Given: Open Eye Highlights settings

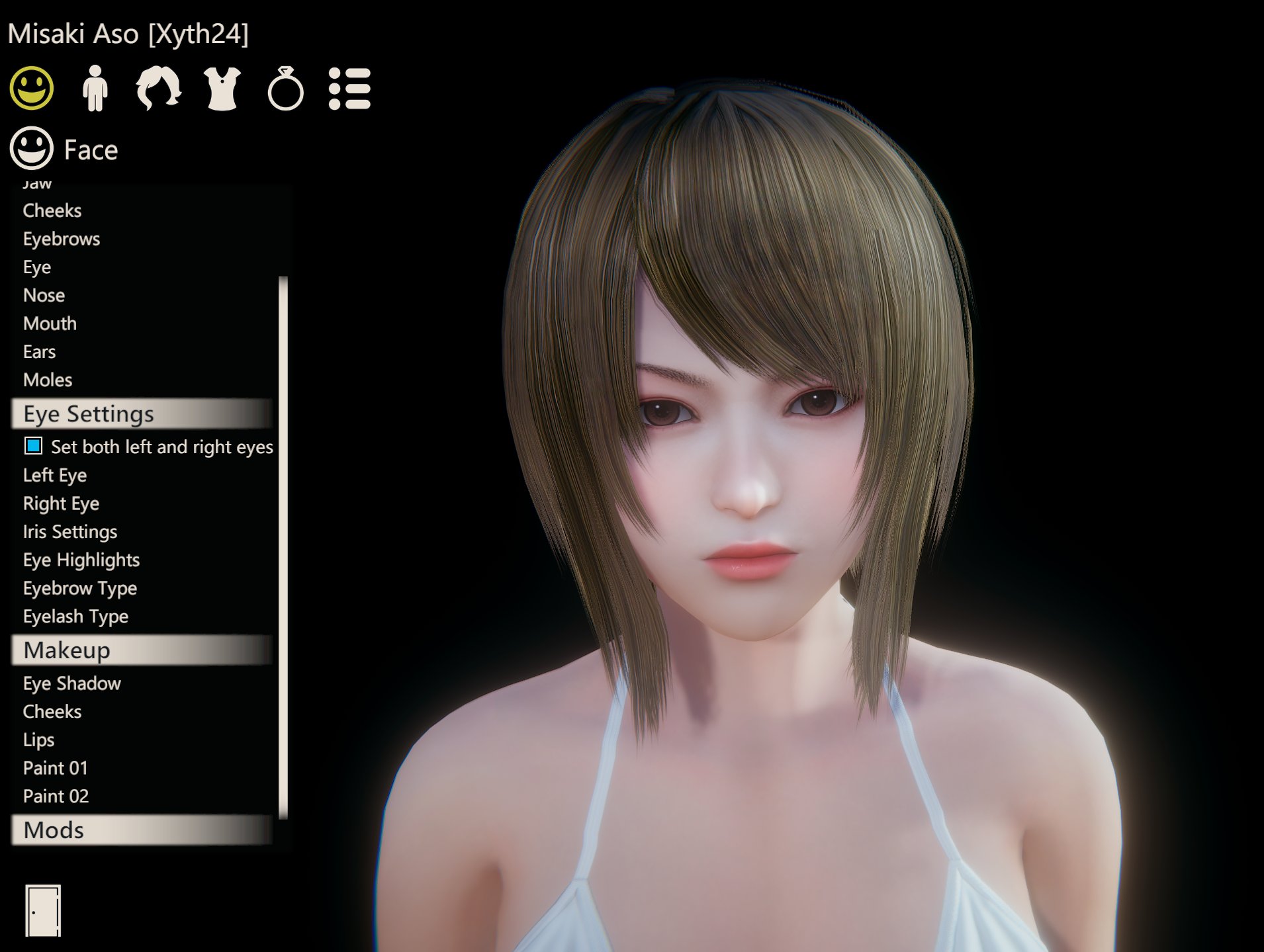Looking at the screenshot, I should pos(81,560).
